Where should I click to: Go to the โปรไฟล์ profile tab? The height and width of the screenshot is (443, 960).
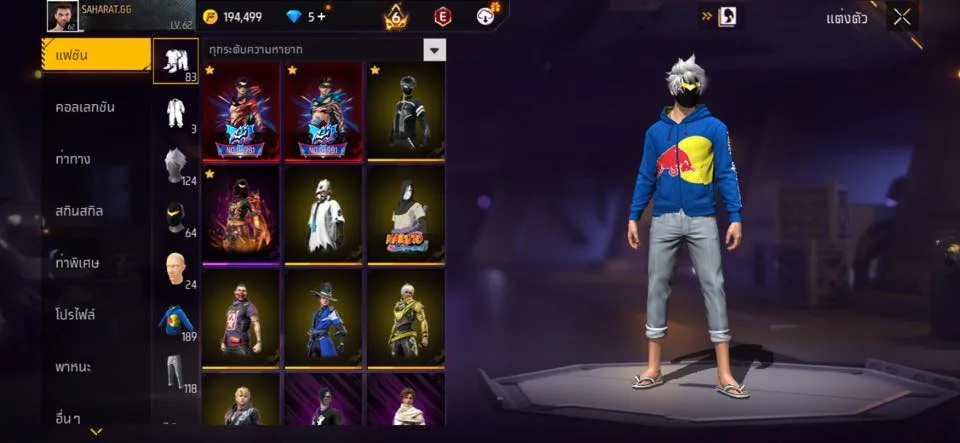click(x=76, y=314)
